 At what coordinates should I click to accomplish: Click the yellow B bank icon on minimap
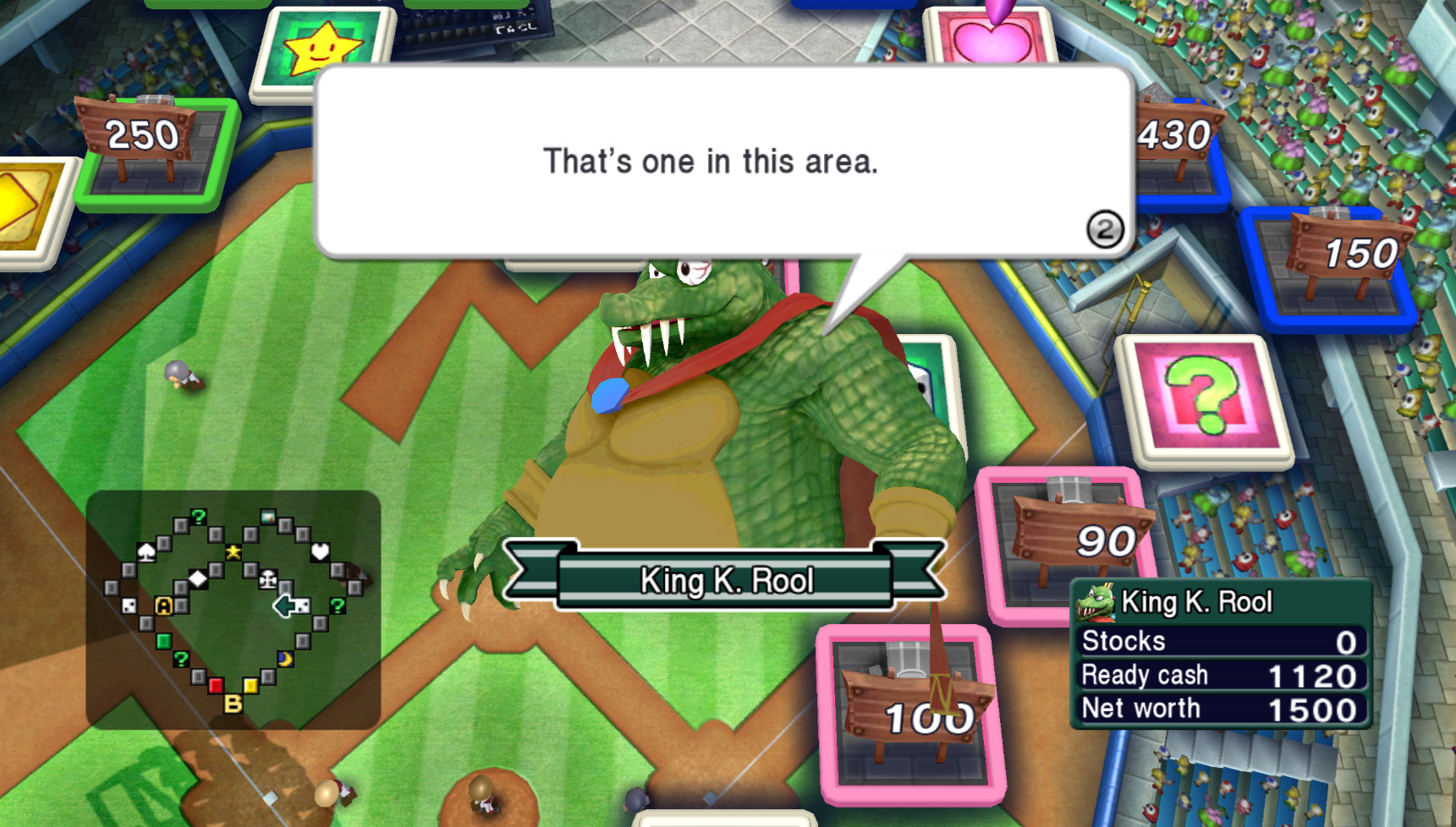[233, 704]
